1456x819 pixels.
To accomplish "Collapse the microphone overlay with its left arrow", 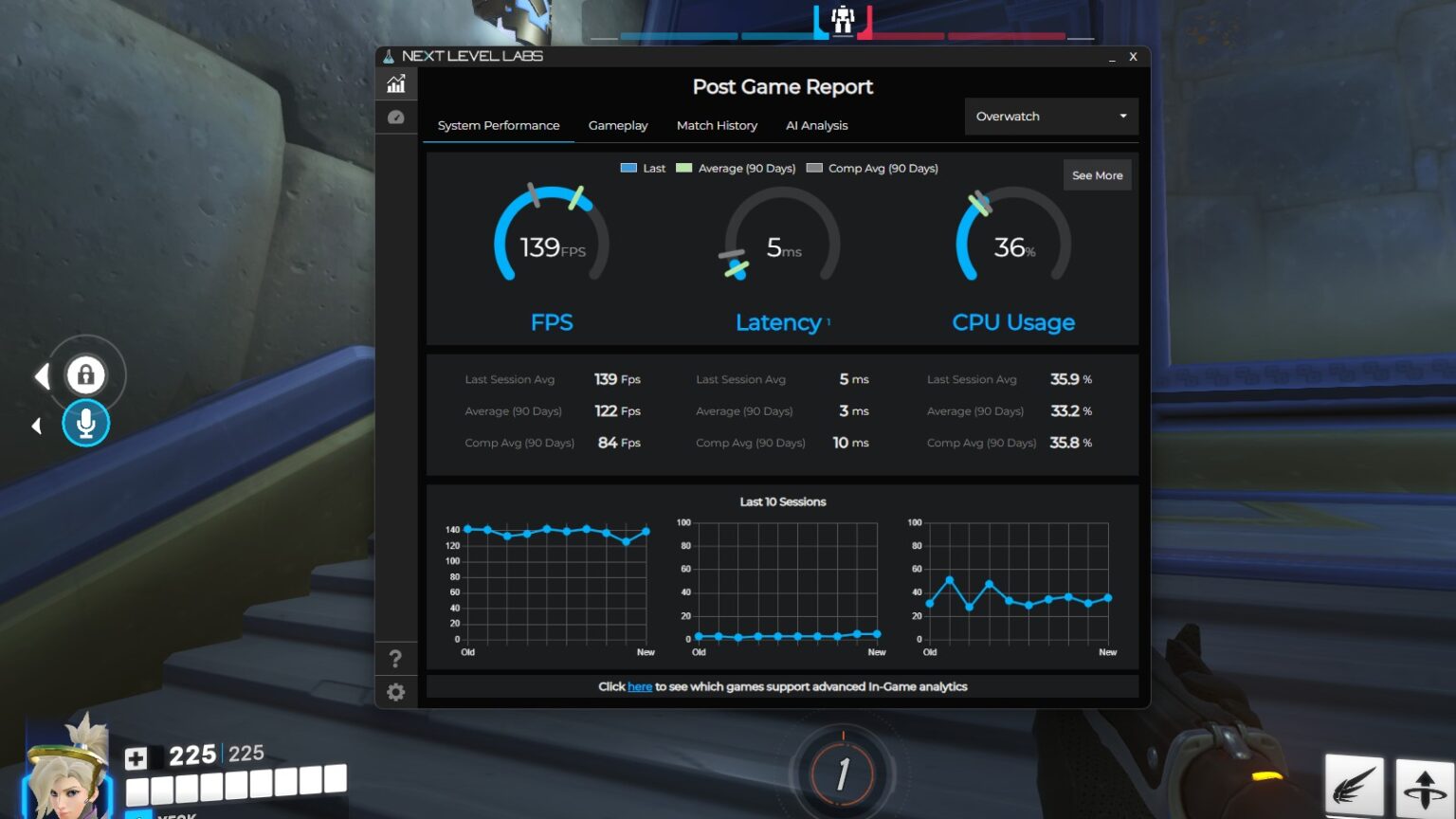I will [x=36, y=426].
